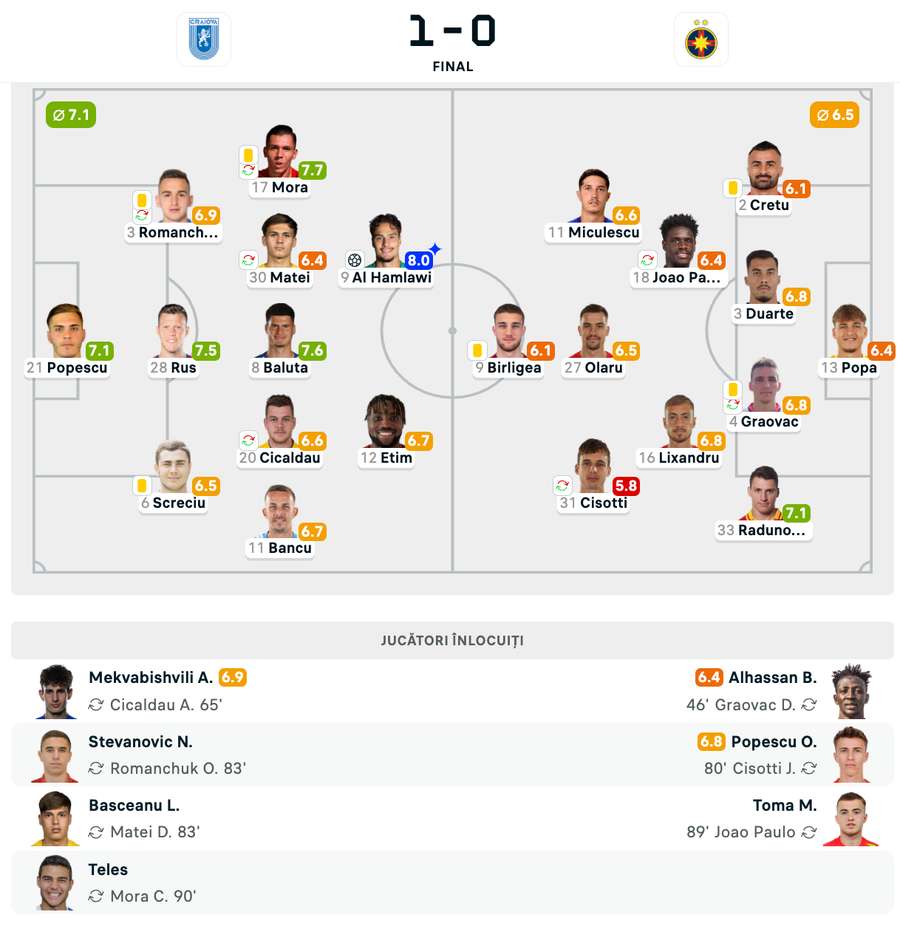900x927 pixels.
Task: Click on Etim's player portrait
Action: pos(385,422)
